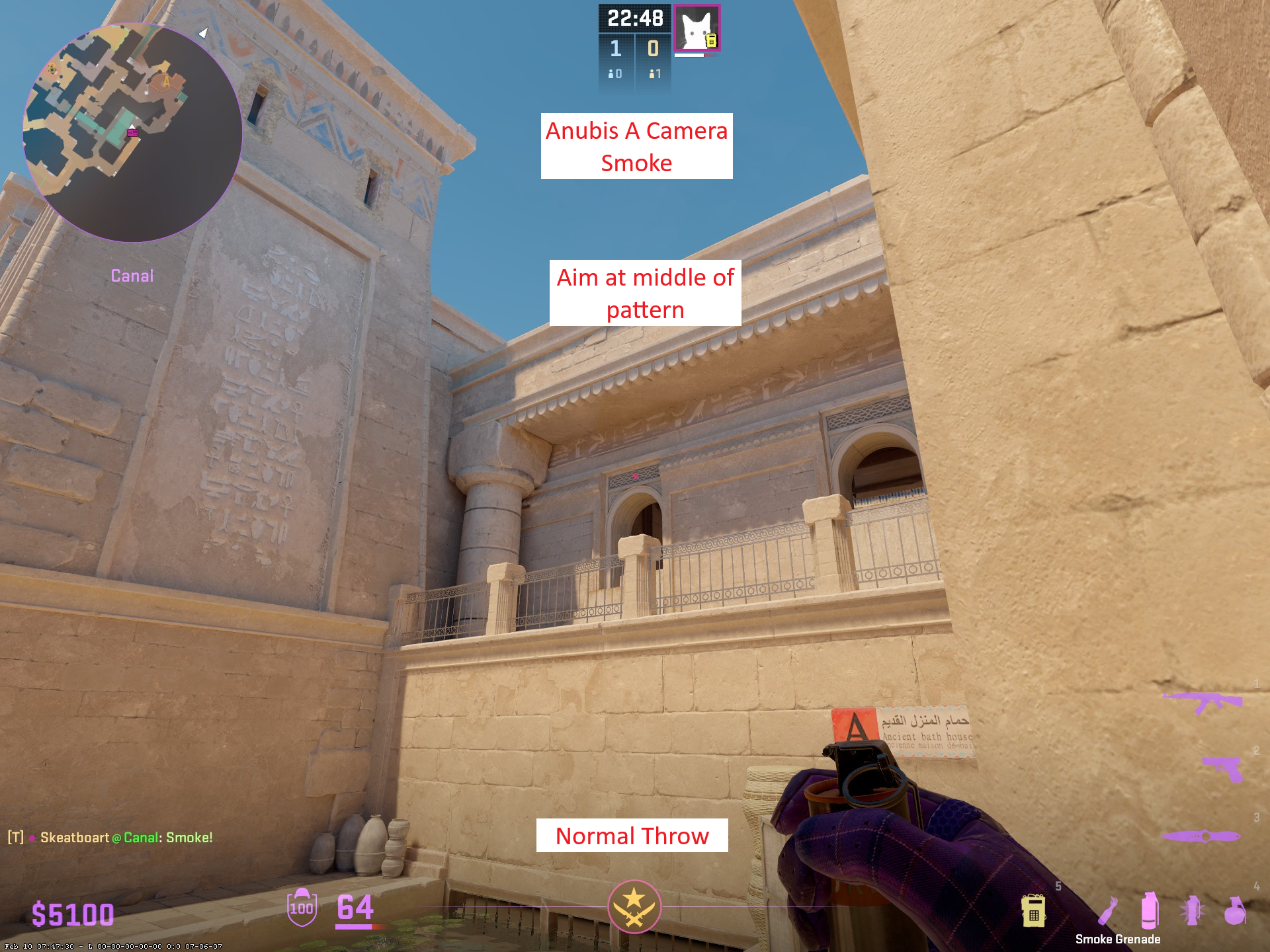Pick the flashbang grenade icon
The width and height of the screenshot is (1270, 952).
click(x=1192, y=910)
